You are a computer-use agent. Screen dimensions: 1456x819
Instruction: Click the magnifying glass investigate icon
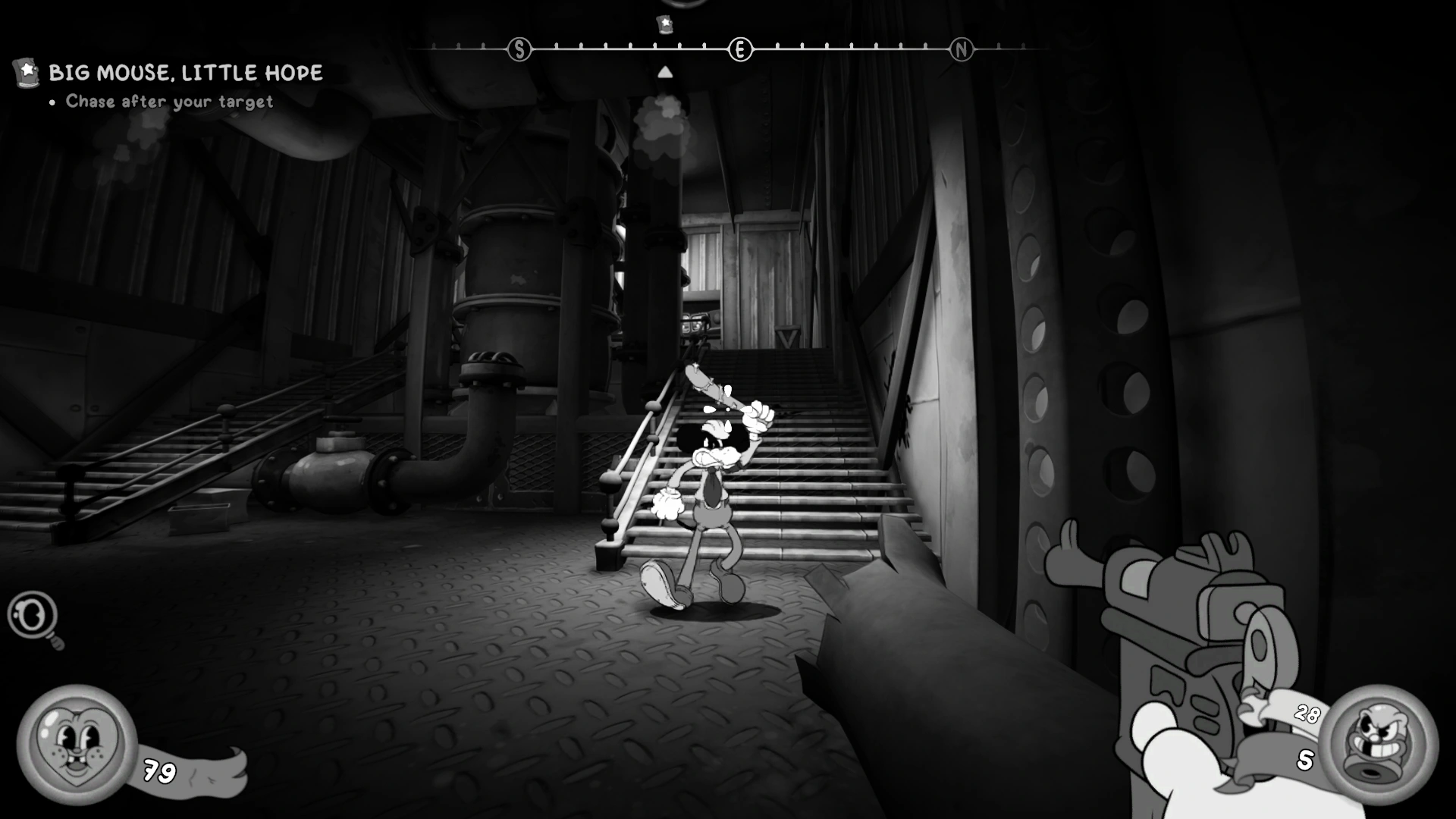(x=34, y=617)
